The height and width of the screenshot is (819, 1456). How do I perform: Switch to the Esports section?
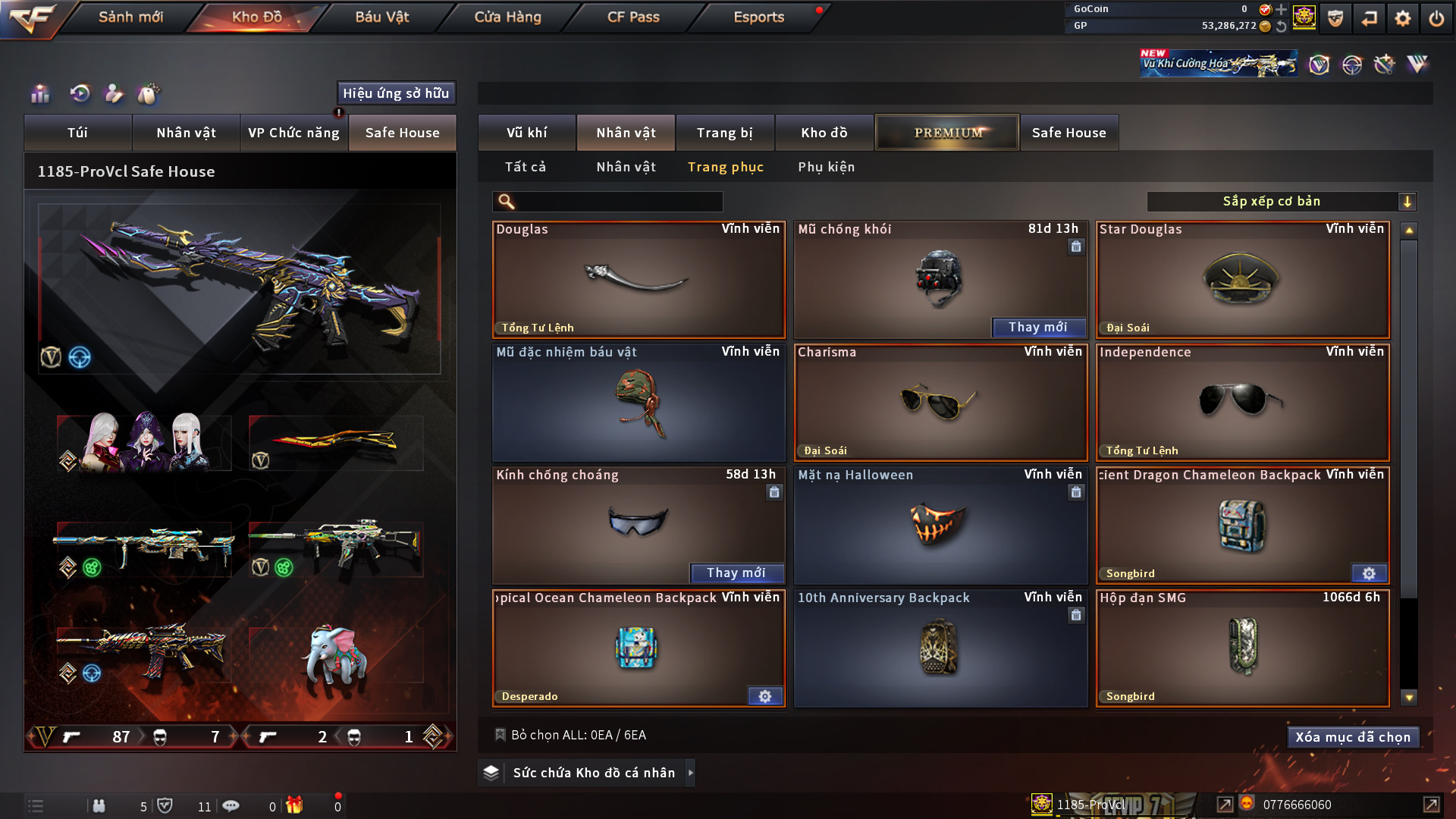pos(758,17)
